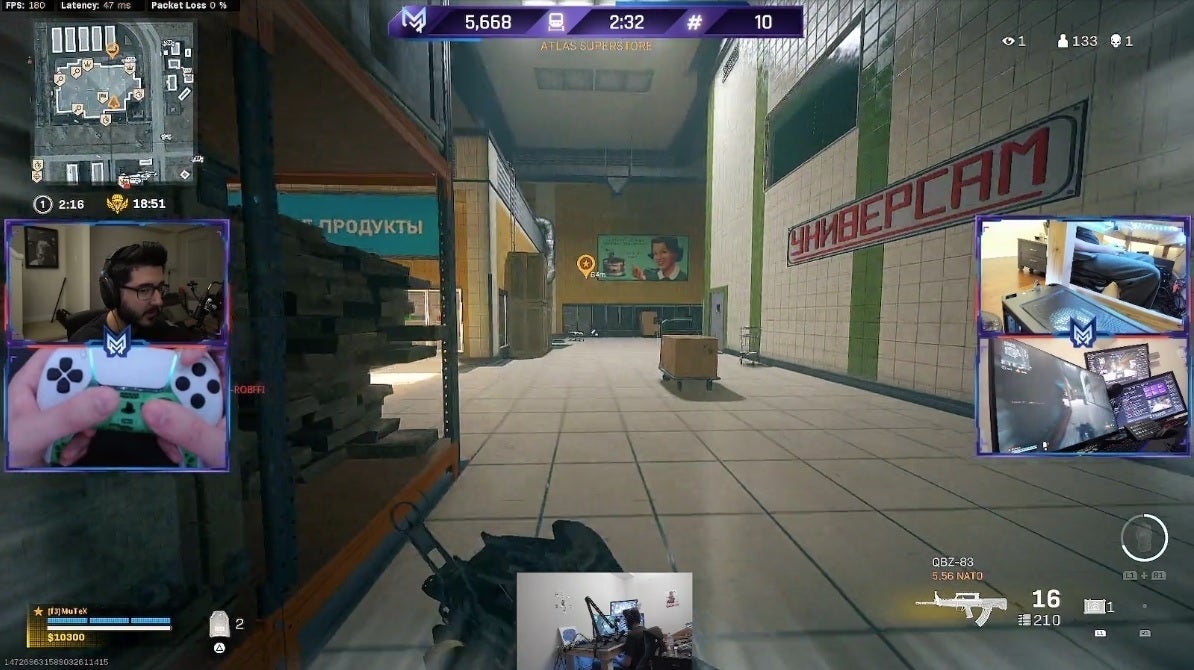The width and height of the screenshot is (1194, 670).
Task: Click the armor plate icon
Action: tap(219, 625)
